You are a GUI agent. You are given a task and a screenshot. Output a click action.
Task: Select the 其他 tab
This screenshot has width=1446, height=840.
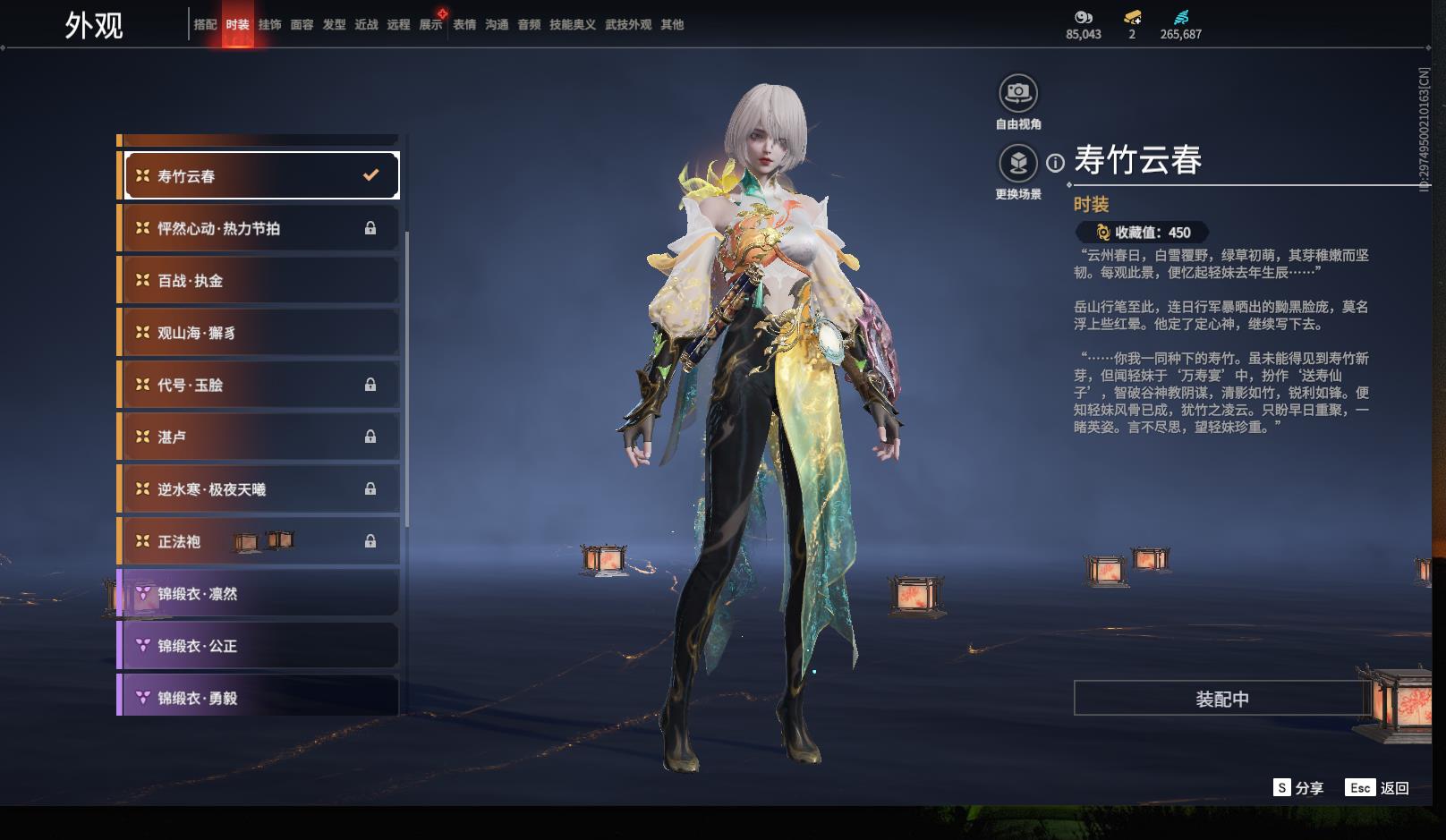coord(671,25)
